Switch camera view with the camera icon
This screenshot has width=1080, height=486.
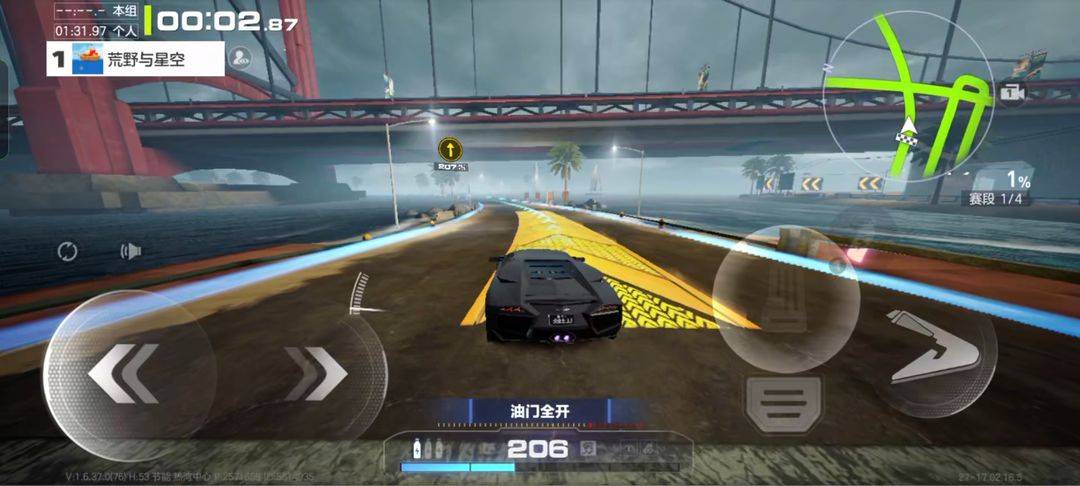click(1013, 93)
